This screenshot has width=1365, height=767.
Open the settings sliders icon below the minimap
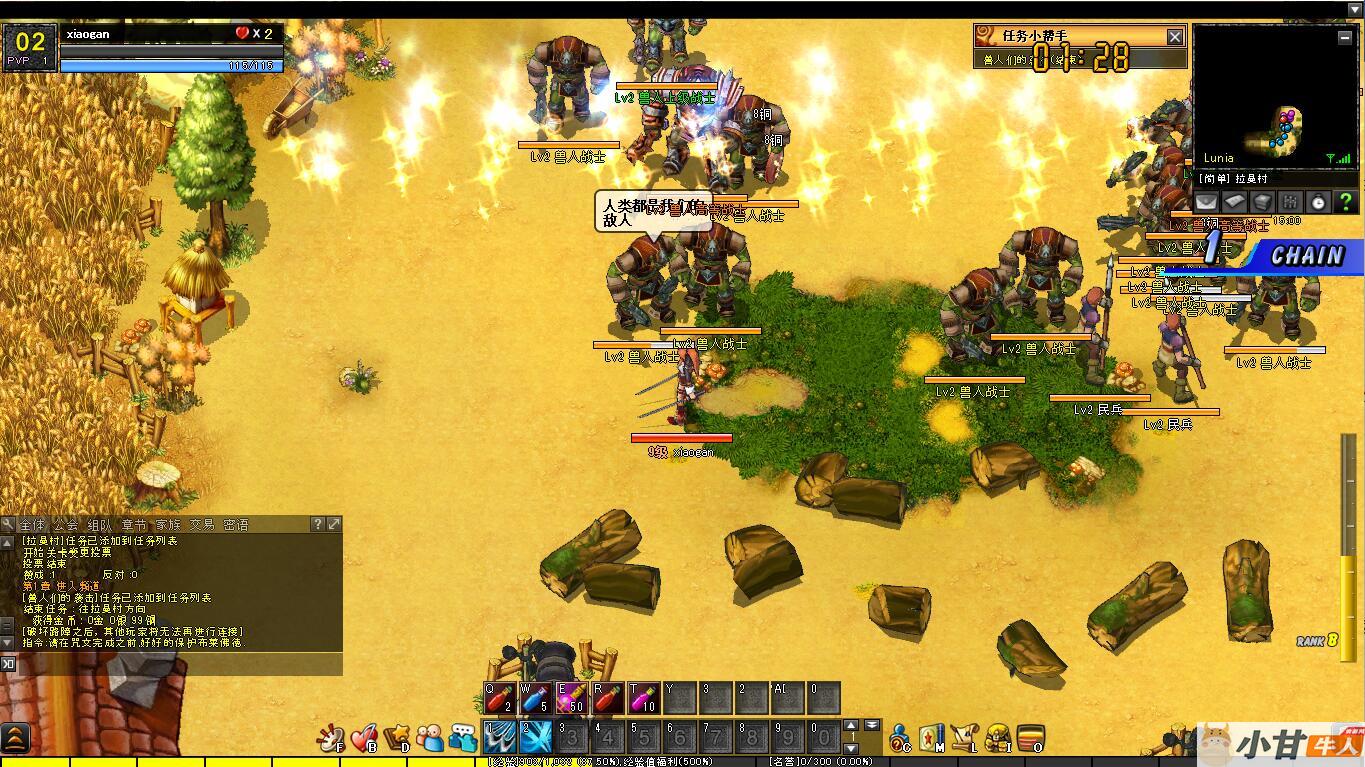pos(1290,201)
